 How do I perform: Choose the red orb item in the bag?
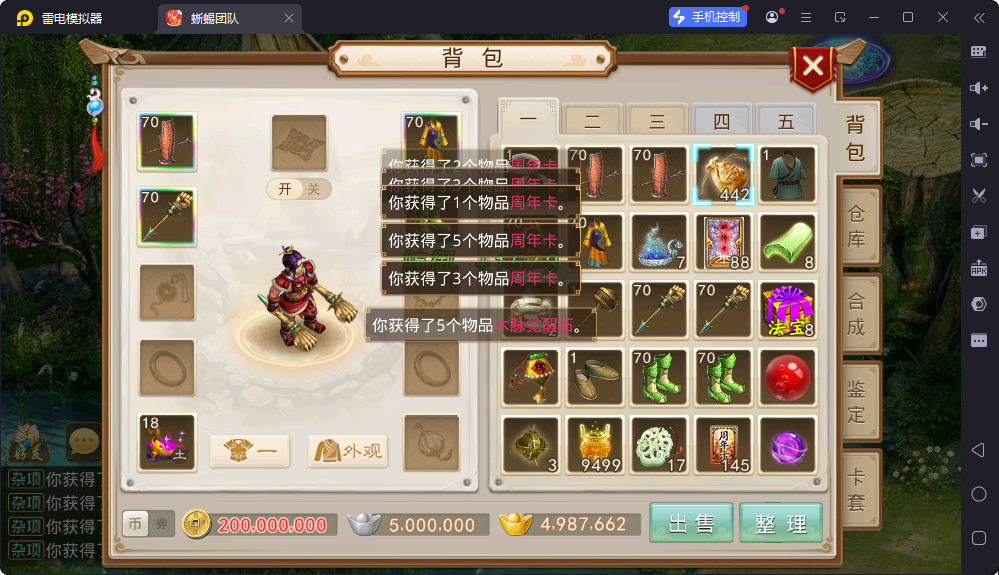(x=788, y=377)
